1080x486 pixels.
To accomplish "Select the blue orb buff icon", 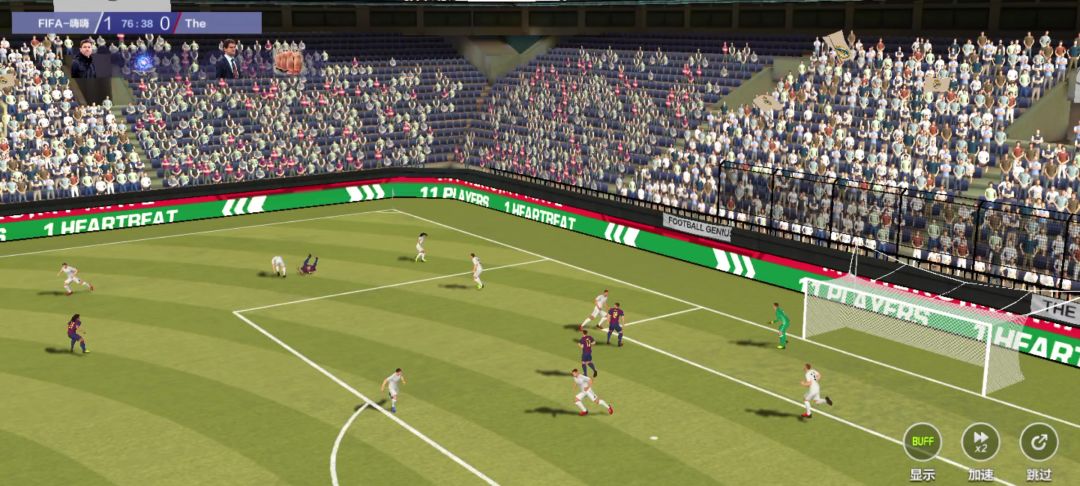I will point(143,63).
